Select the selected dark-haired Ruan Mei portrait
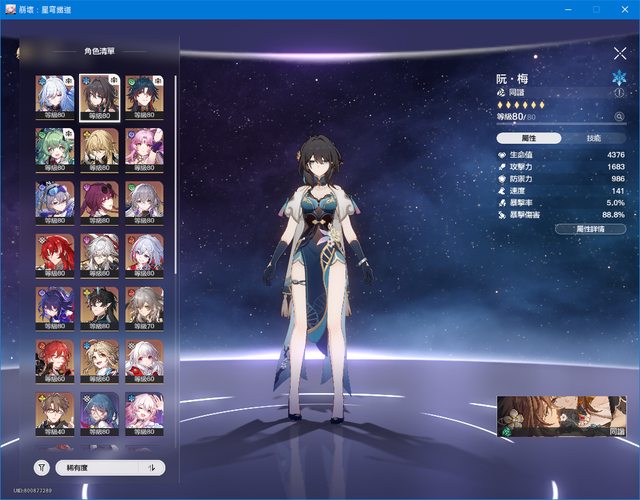This screenshot has height=500, width=640. coord(98,98)
